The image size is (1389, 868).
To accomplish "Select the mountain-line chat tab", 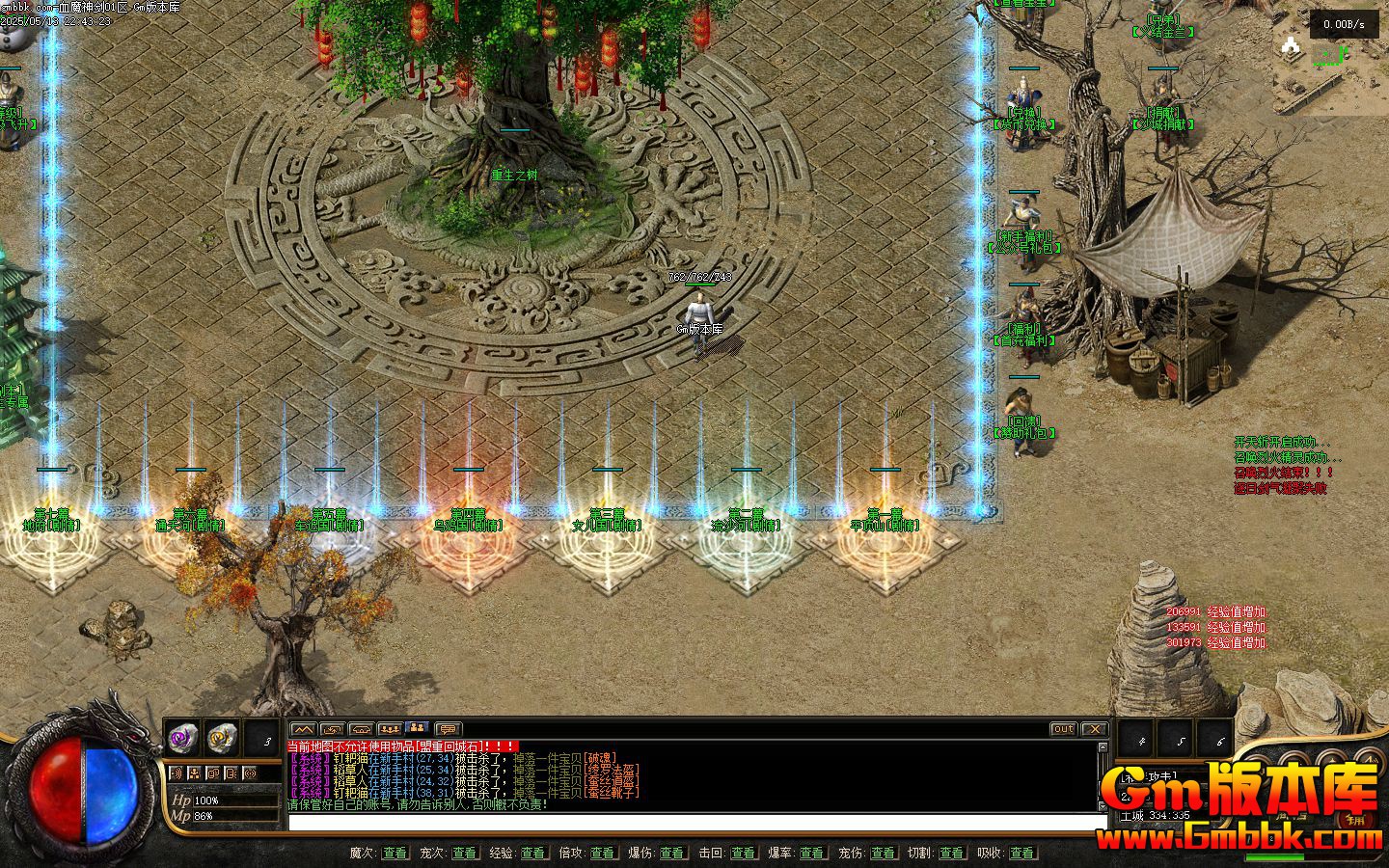I will [x=303, y=729].
